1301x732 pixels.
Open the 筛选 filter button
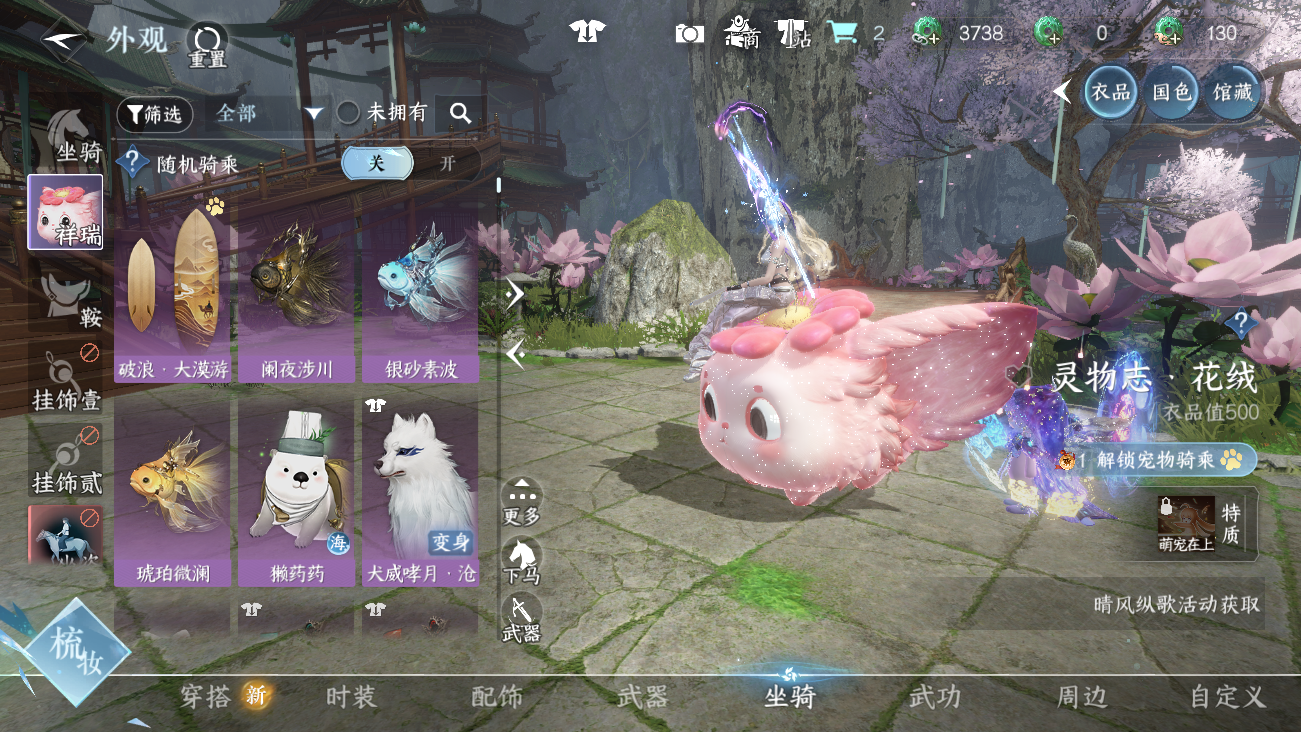tap(154, 114)
